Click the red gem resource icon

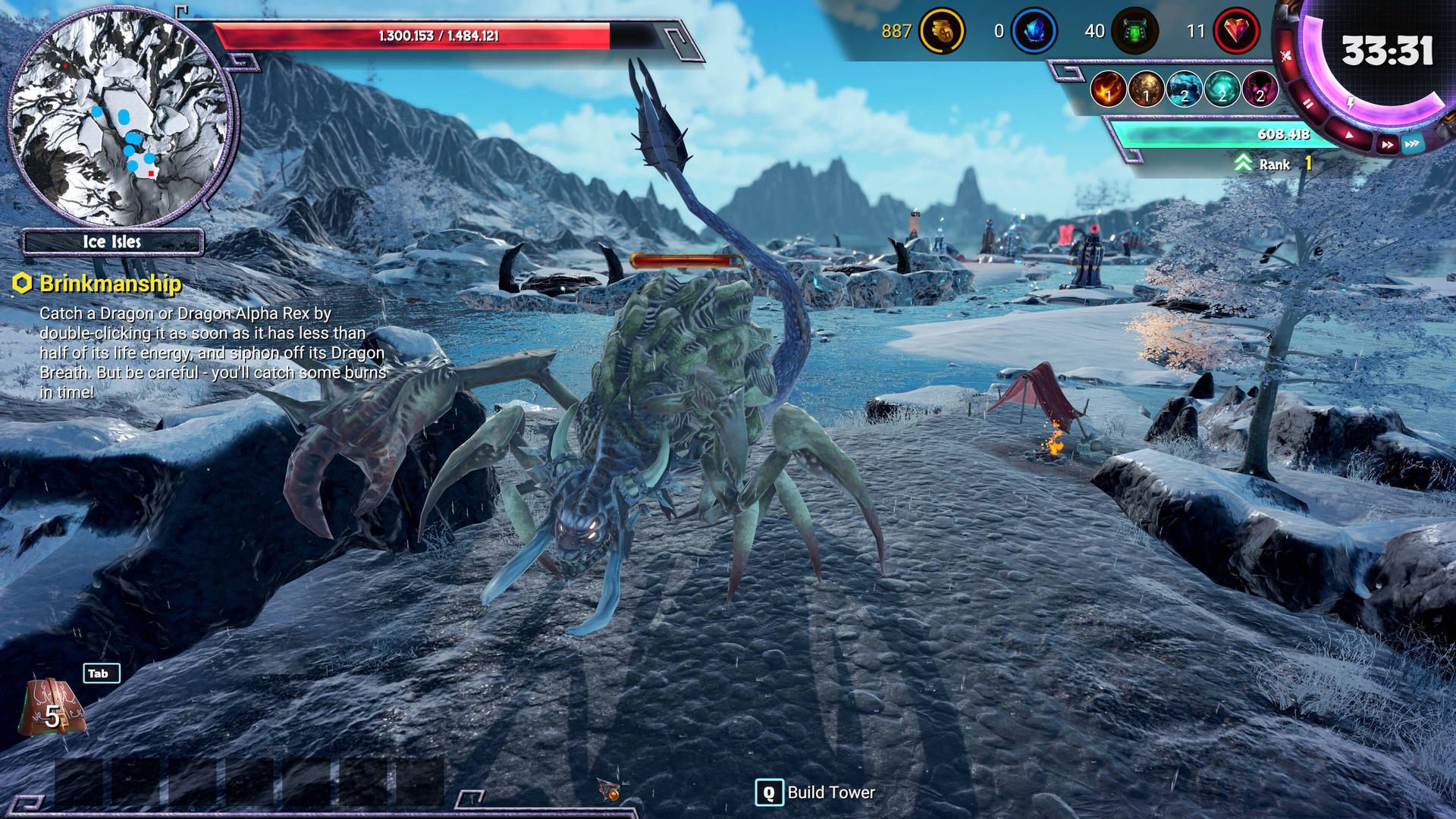(1236, 32)
